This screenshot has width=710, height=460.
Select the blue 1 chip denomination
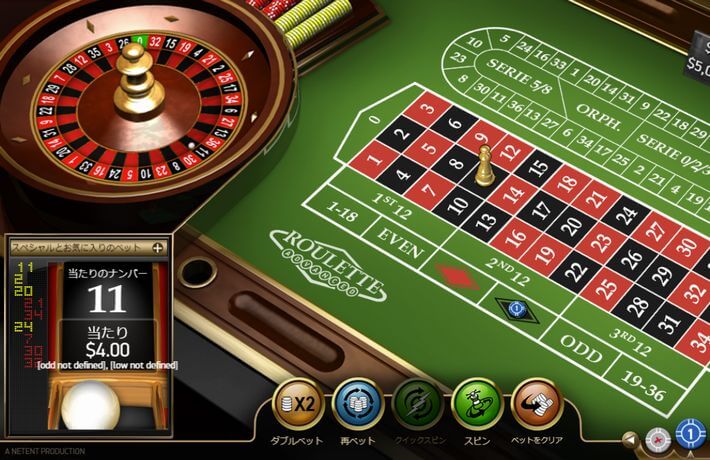(691, 435)
